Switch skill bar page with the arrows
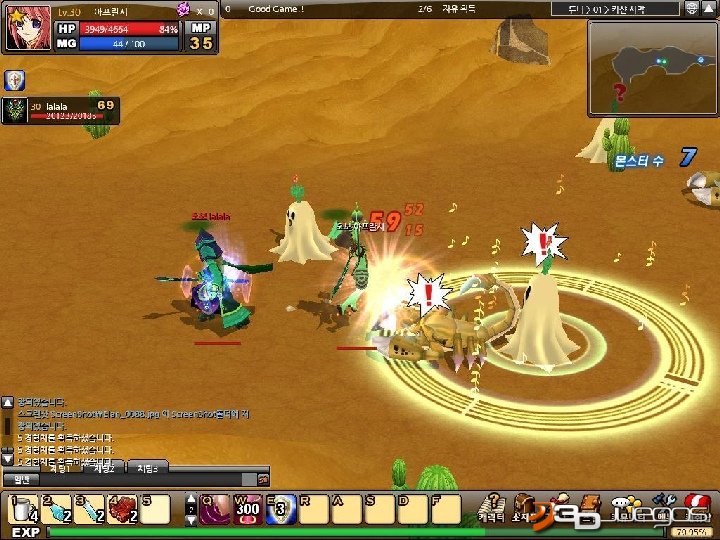 pos(192,509)
